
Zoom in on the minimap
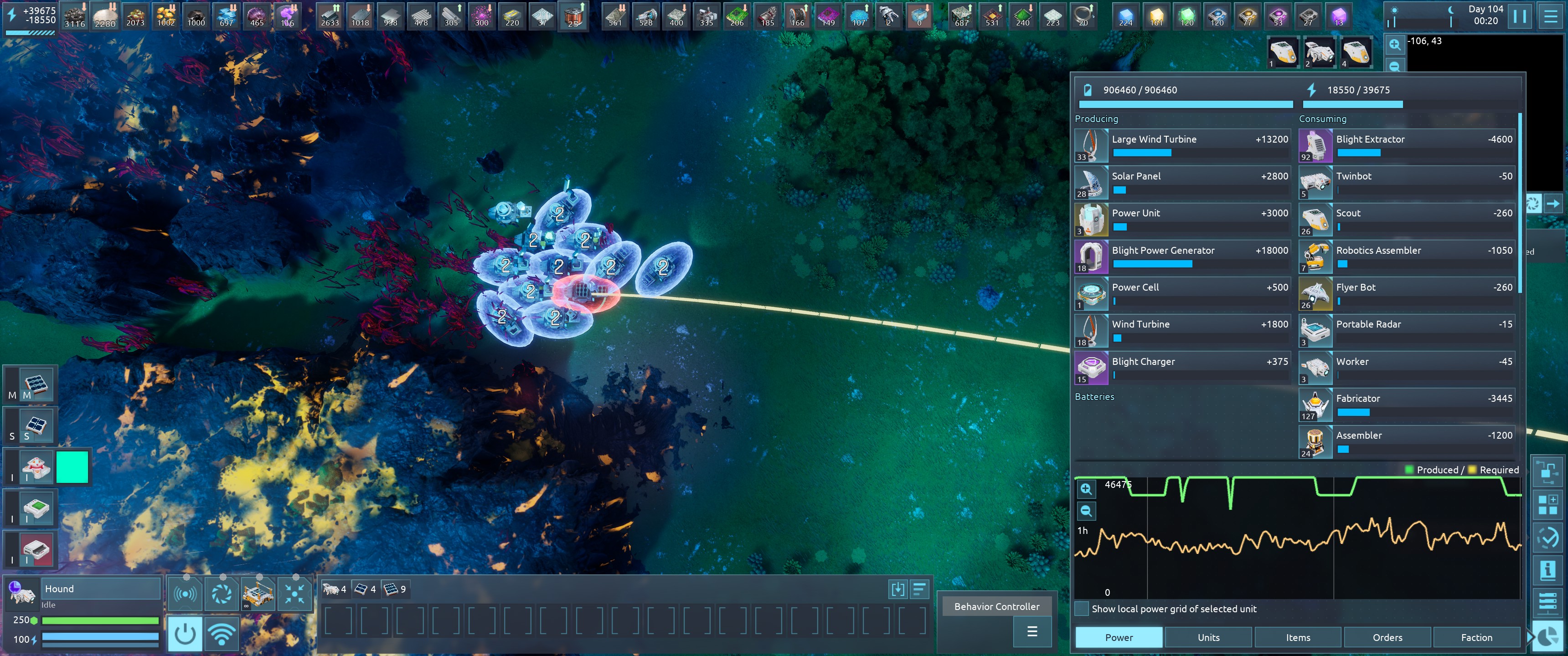pyautogui.click(x=1394, y=45)
